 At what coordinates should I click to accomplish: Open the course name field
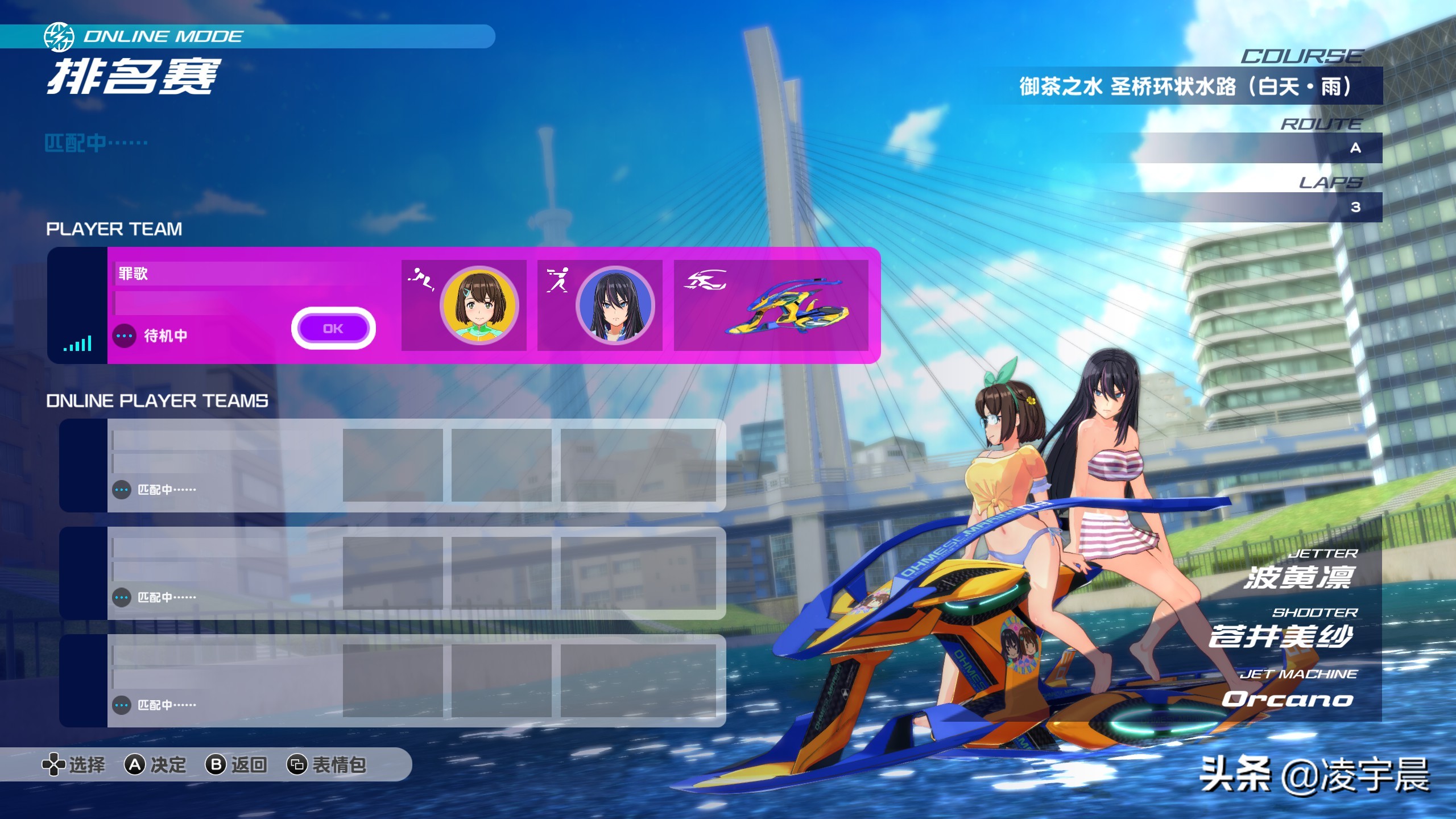pyautogui.click(x=1185, y=86)
